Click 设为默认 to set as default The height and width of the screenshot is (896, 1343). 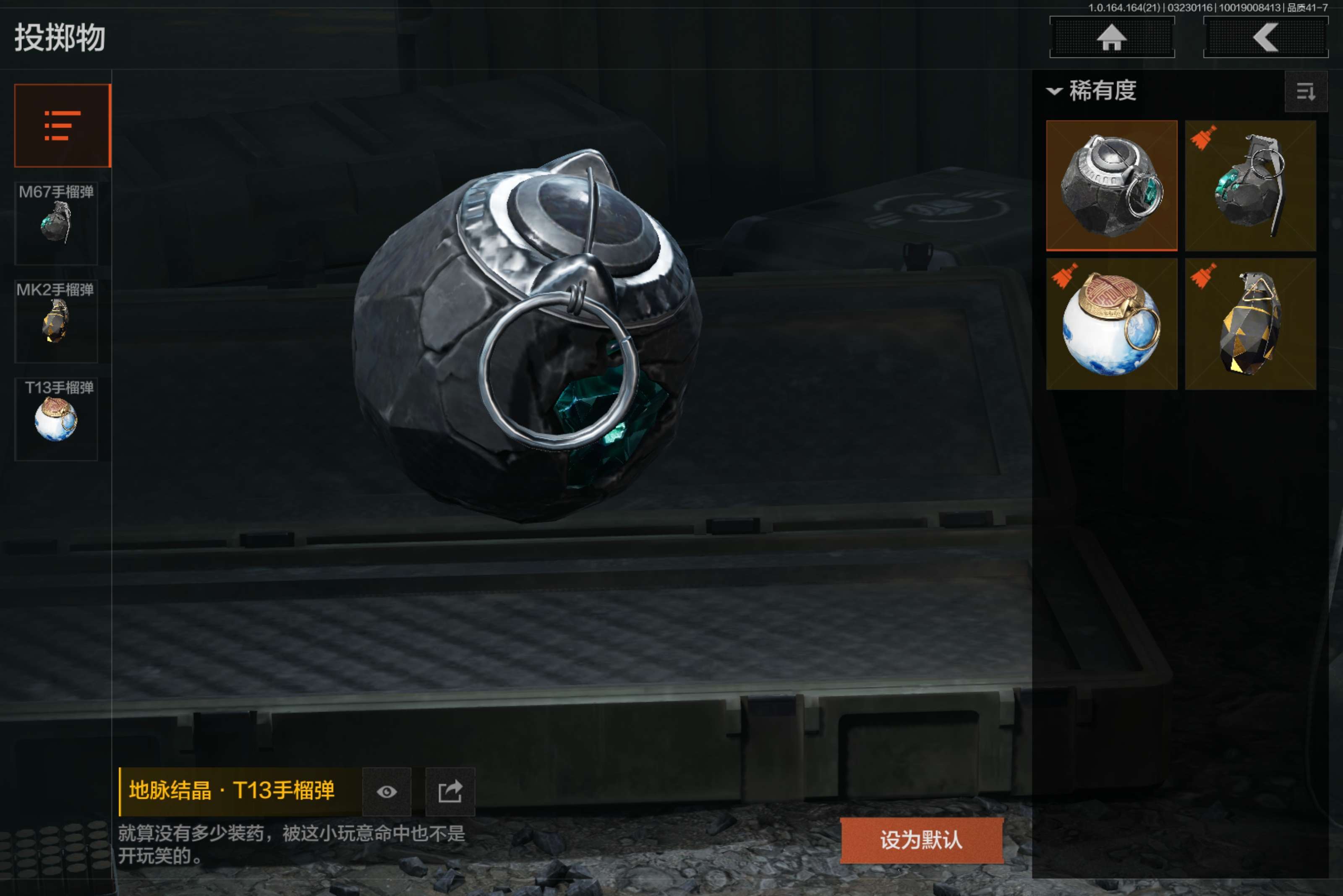point(921,840)
